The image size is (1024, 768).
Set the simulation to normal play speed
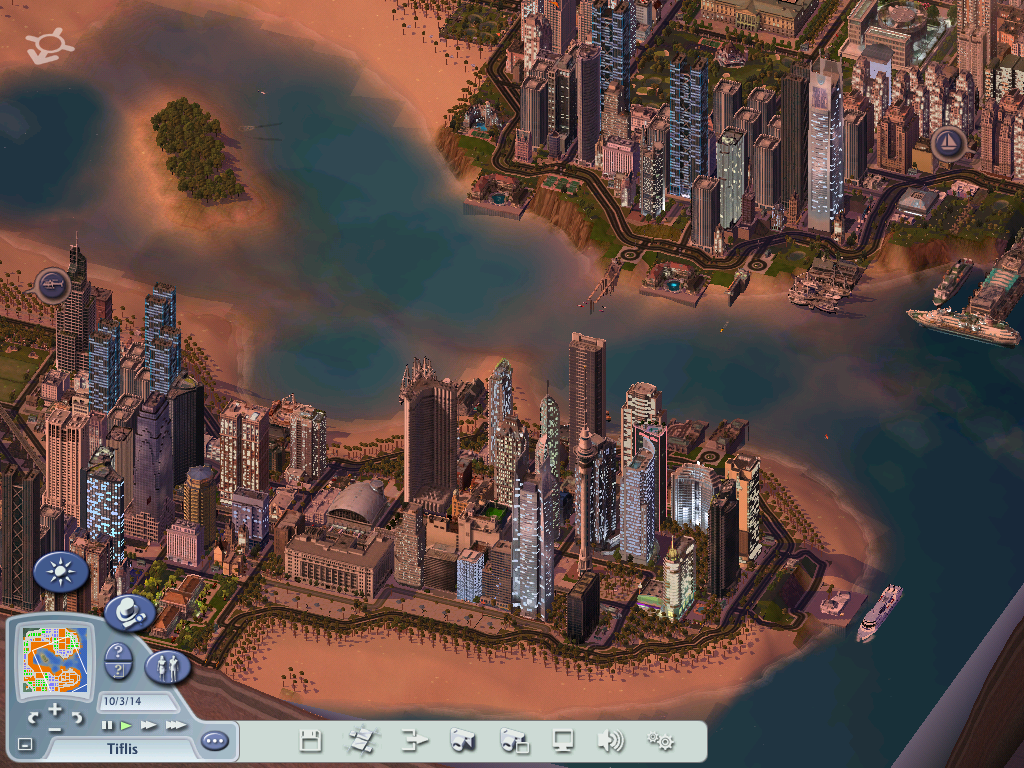point(127,725)
